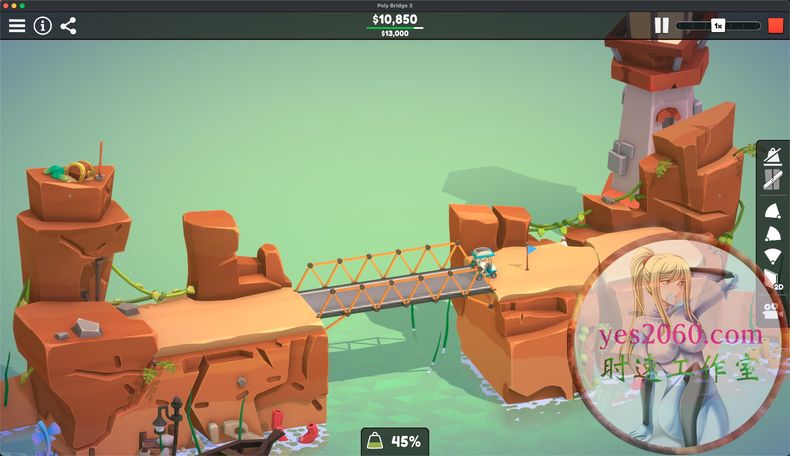The height and width of the screenshot is (456, 790).
Task: Open the hamburger main menu
Action: click(17, 26)
